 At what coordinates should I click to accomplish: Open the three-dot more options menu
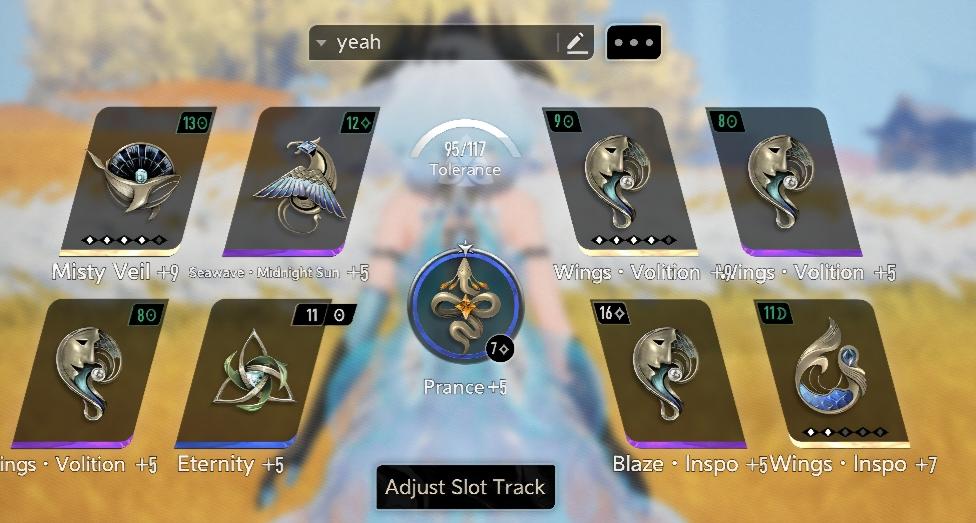pyautogui.click(x=634, y=43)
